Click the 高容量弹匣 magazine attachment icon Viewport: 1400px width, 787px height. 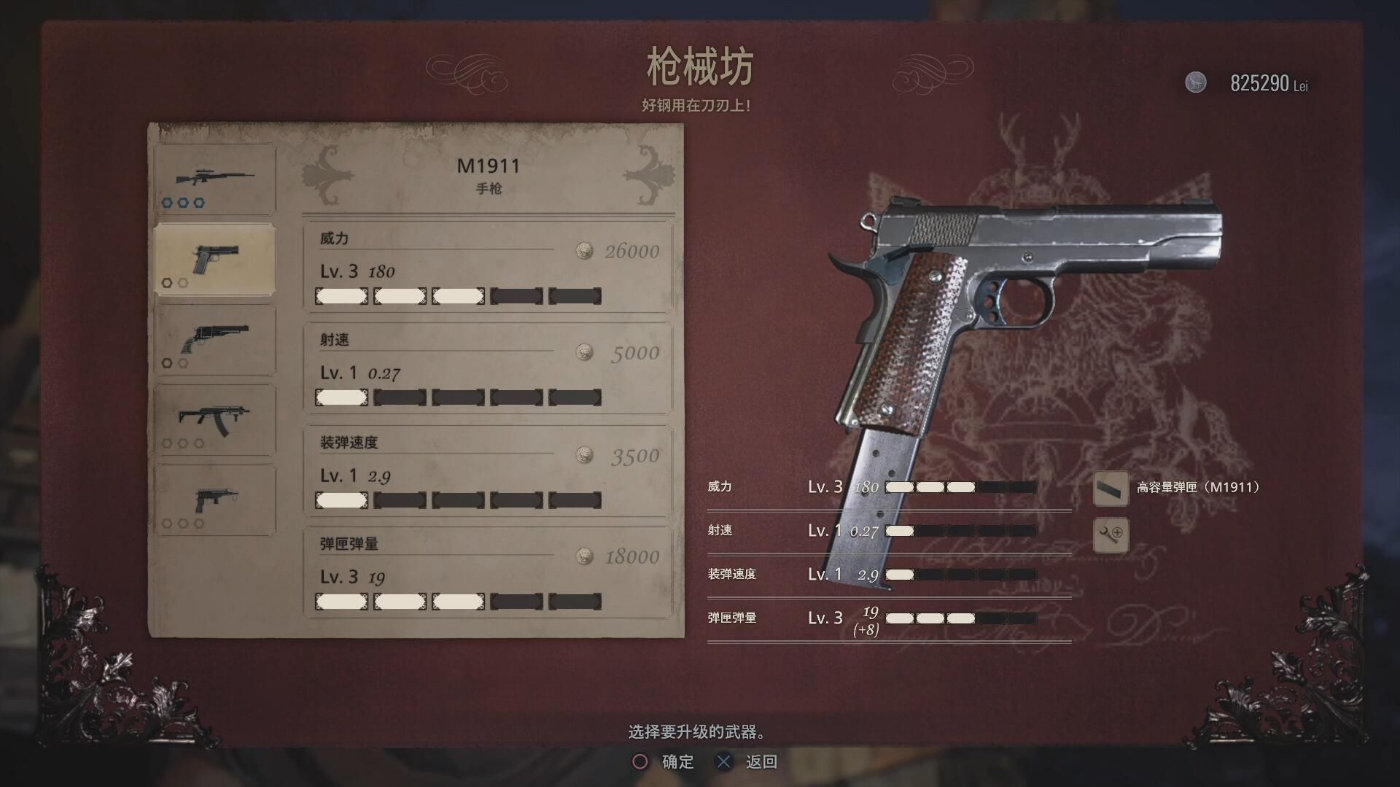(1111, 488)
